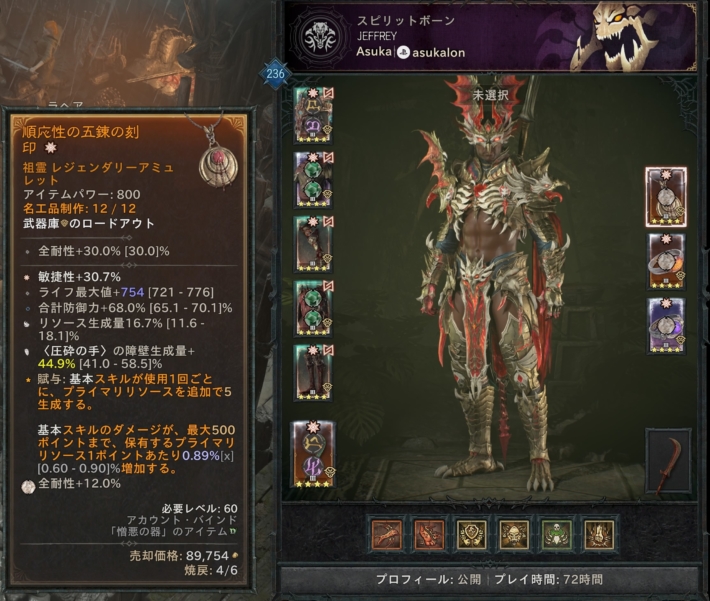The image size is (710, 601).
Task: Inspect the ring slot with purple background
Action: (x=666, y=324)
